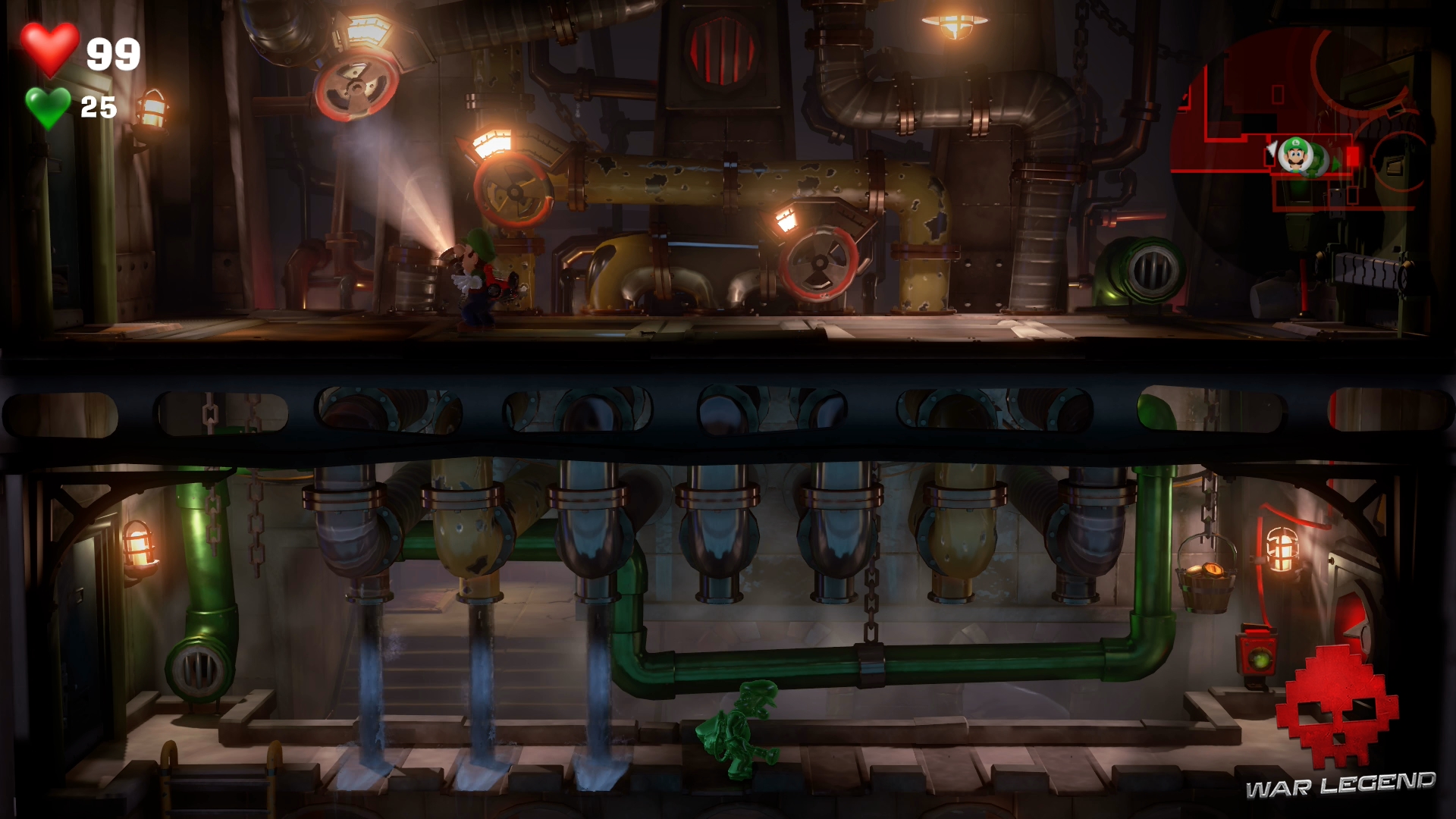Click the War Legend skull watermark logo
1456x819 pixels.
pyautogui.click(x=1337, y=707)
